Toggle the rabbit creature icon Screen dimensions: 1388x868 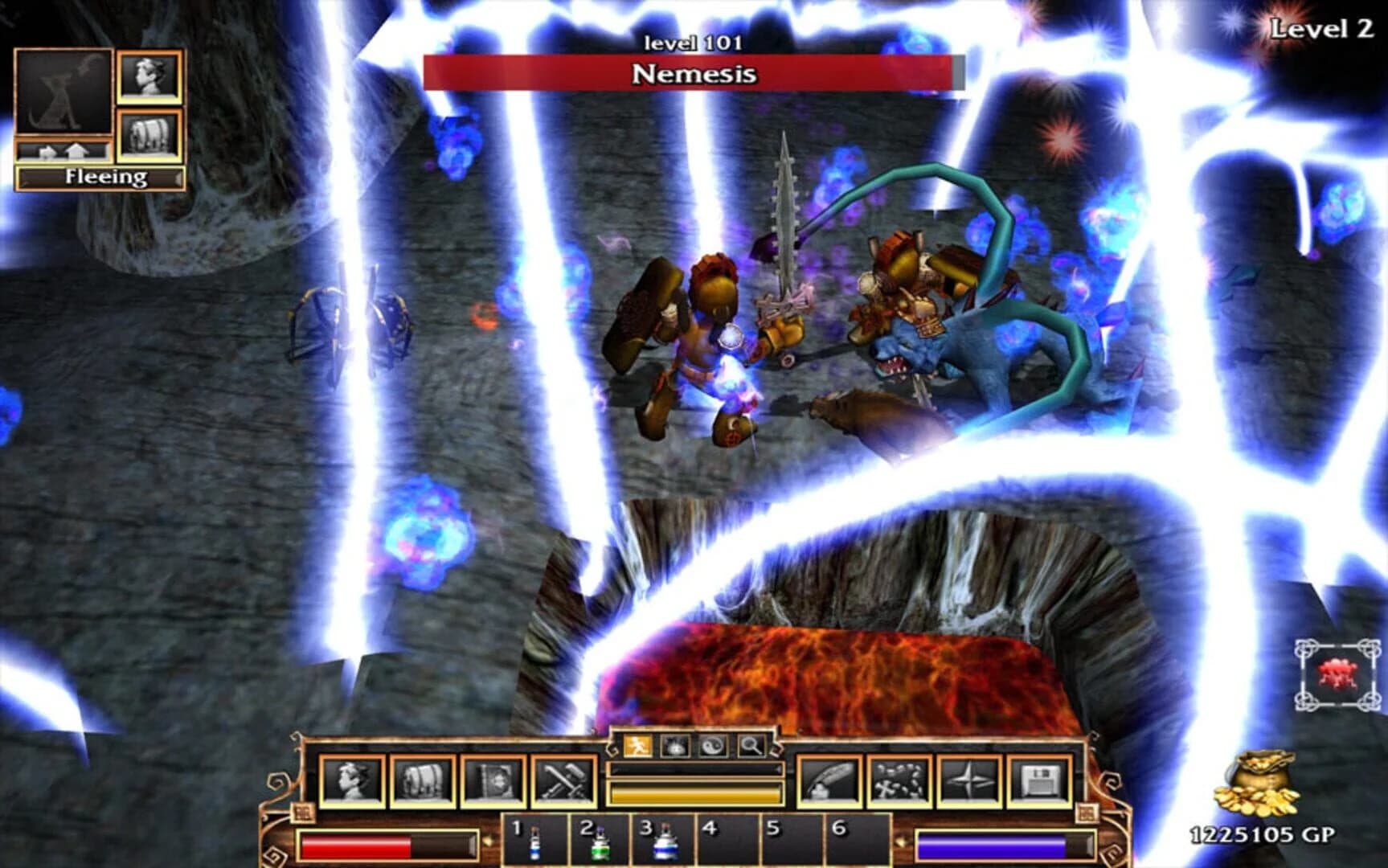click(675, 746)
